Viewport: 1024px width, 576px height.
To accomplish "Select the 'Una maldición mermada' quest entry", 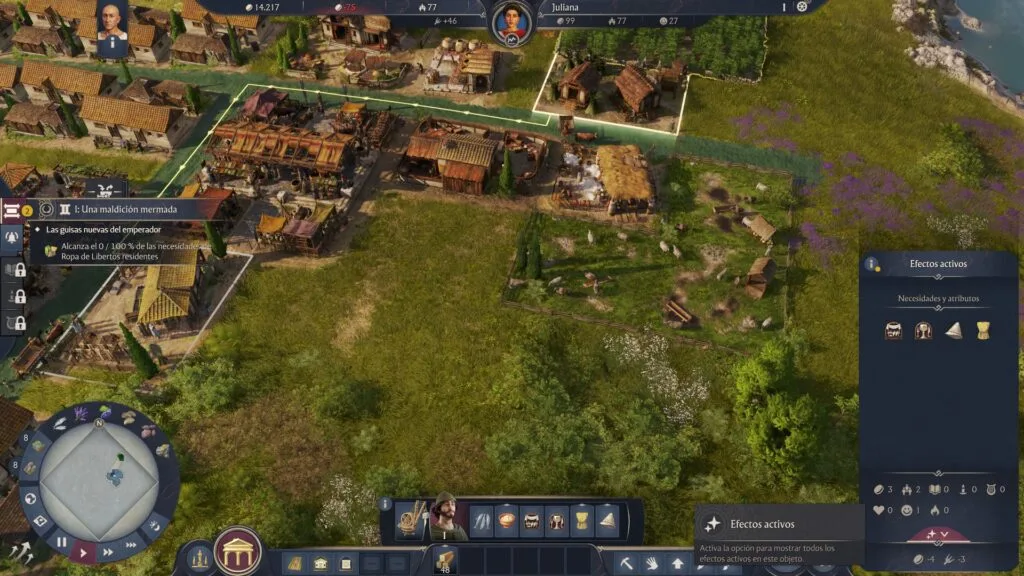I will [125, 210].
